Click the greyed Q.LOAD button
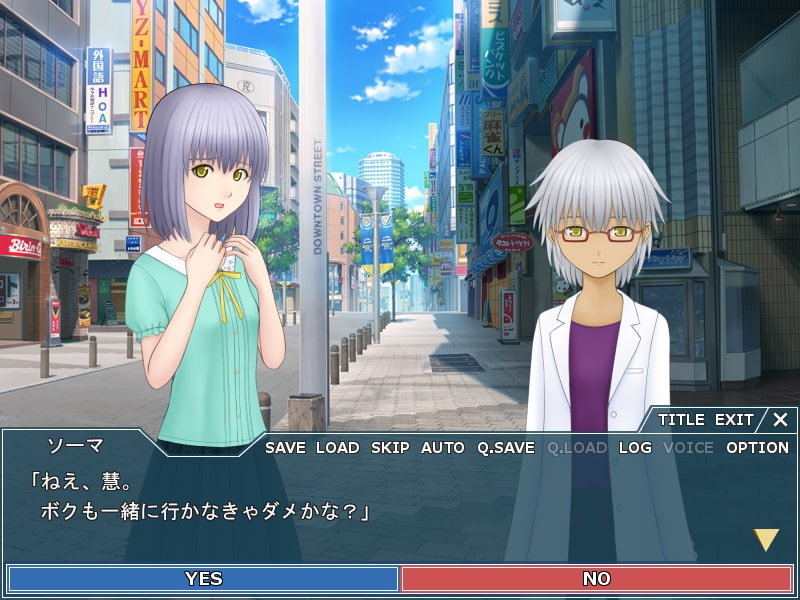This screenshot has height=600, width=800. pos(577,448)
